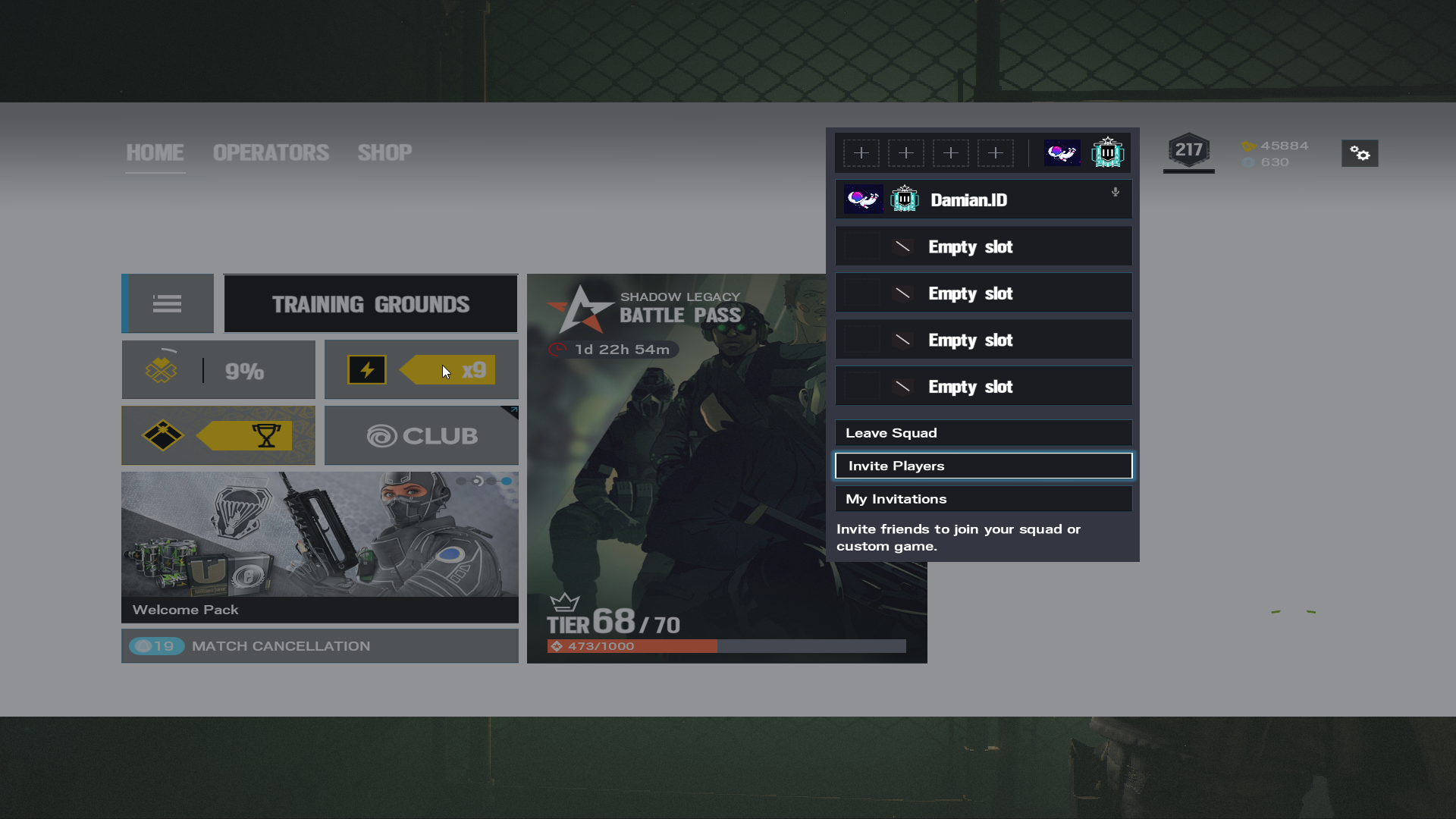Image resolution: width=1456 pixels, height=819 pixels.
Task: Click the level 217 profile badge
Action: coord(1188,151)
